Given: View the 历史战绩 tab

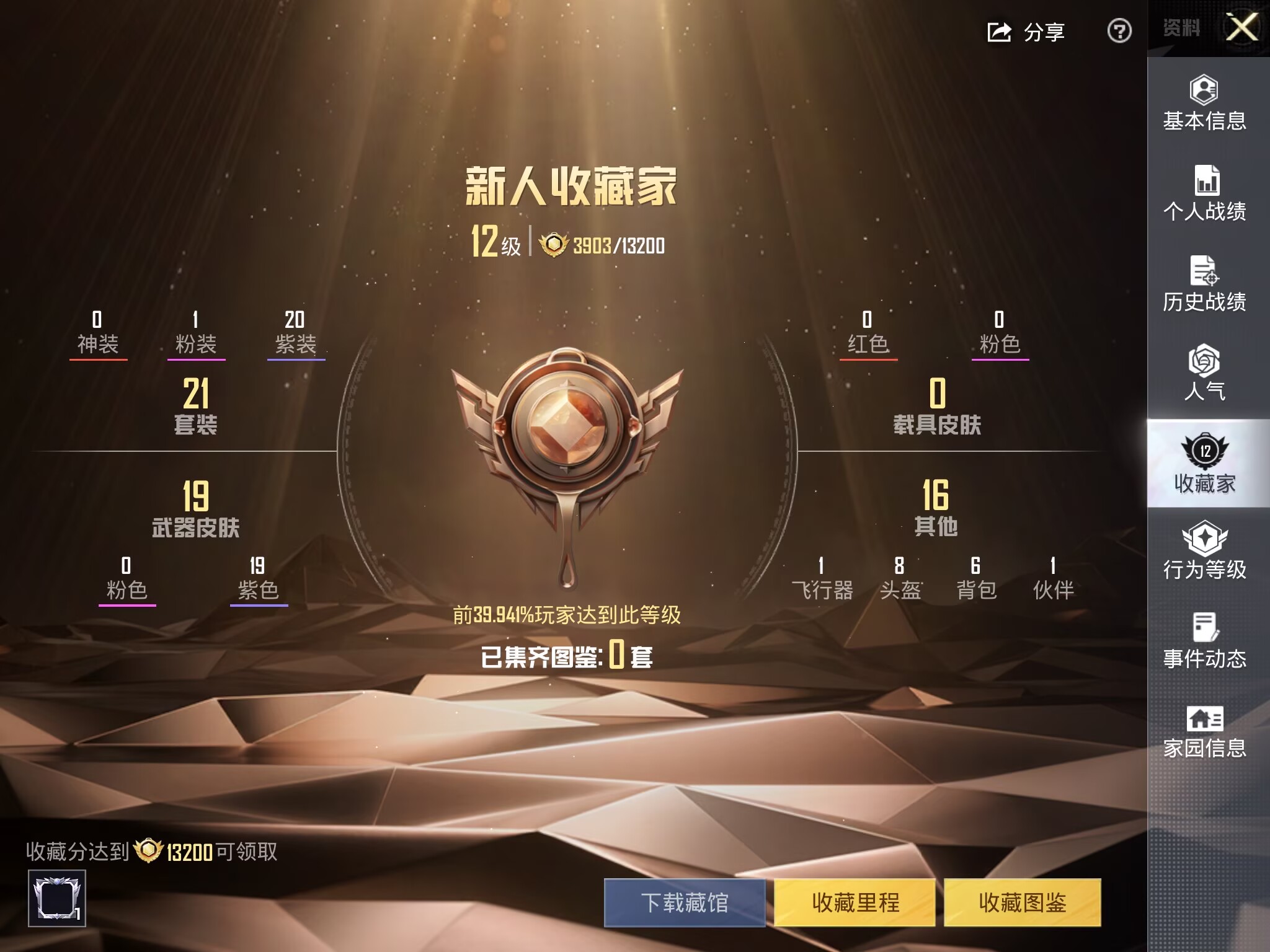Looking at the screenshot, I should (1204, 284).
